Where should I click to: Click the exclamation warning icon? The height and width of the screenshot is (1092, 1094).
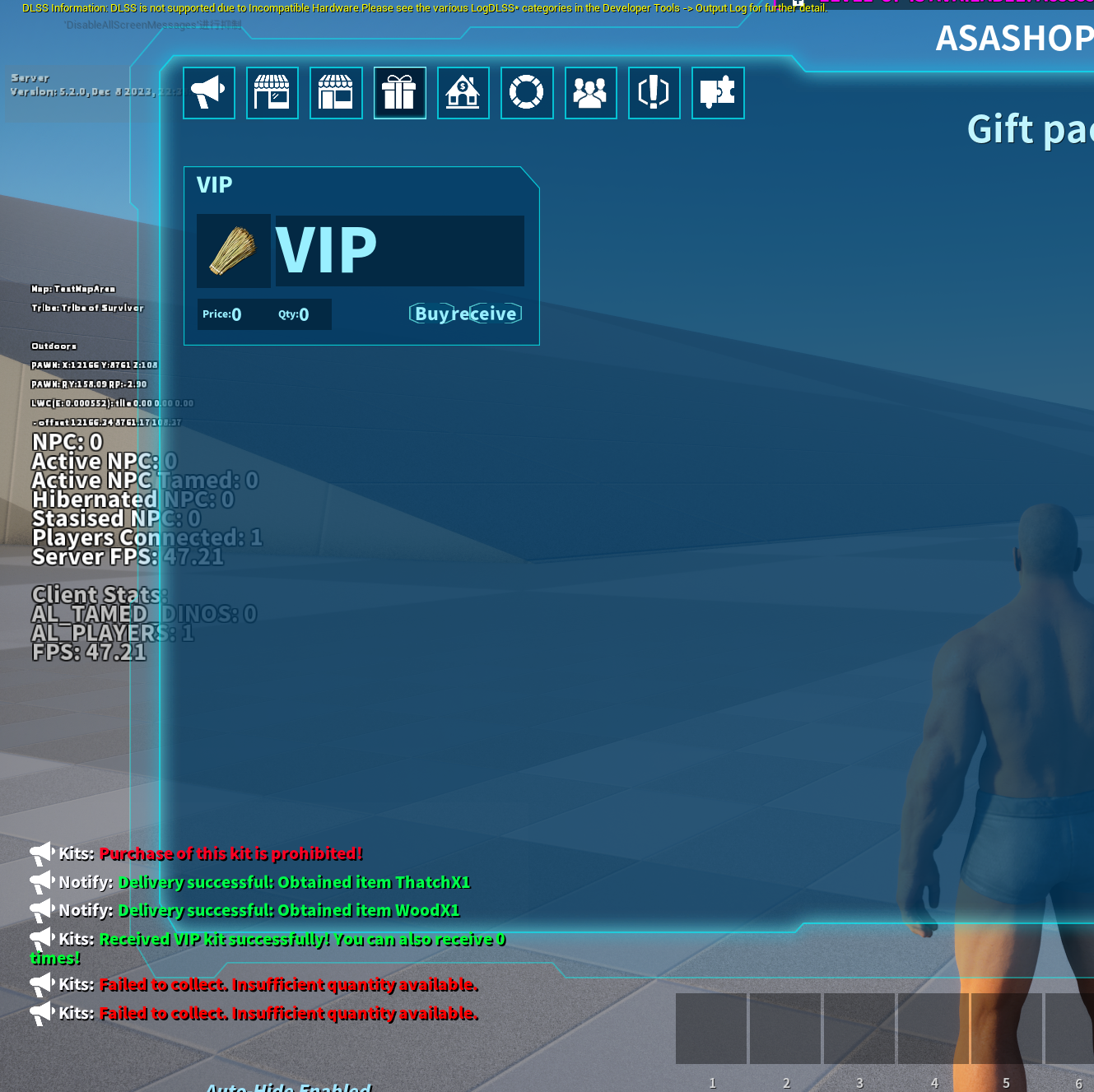[x=654, y=92]
